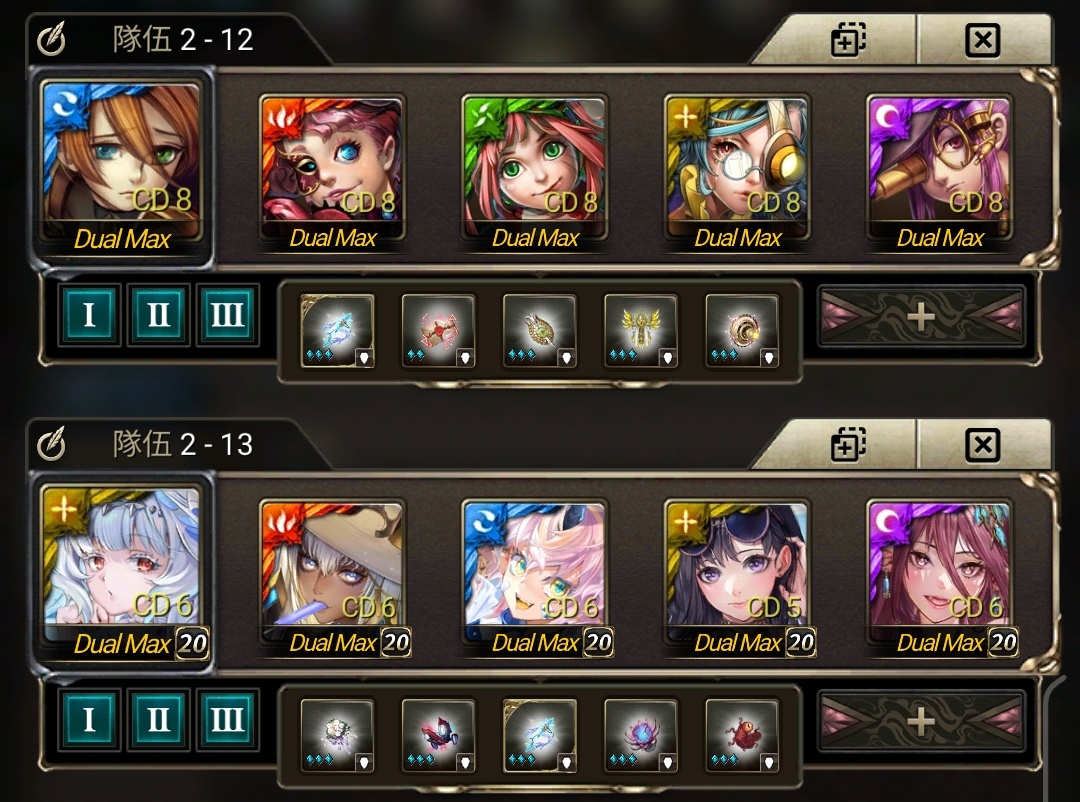Image resolution: width=1080 pixels, height=802 pixels.
Task: Select the orange-haired water leader card
Action: pyautogui.click(x=122, y=165)
